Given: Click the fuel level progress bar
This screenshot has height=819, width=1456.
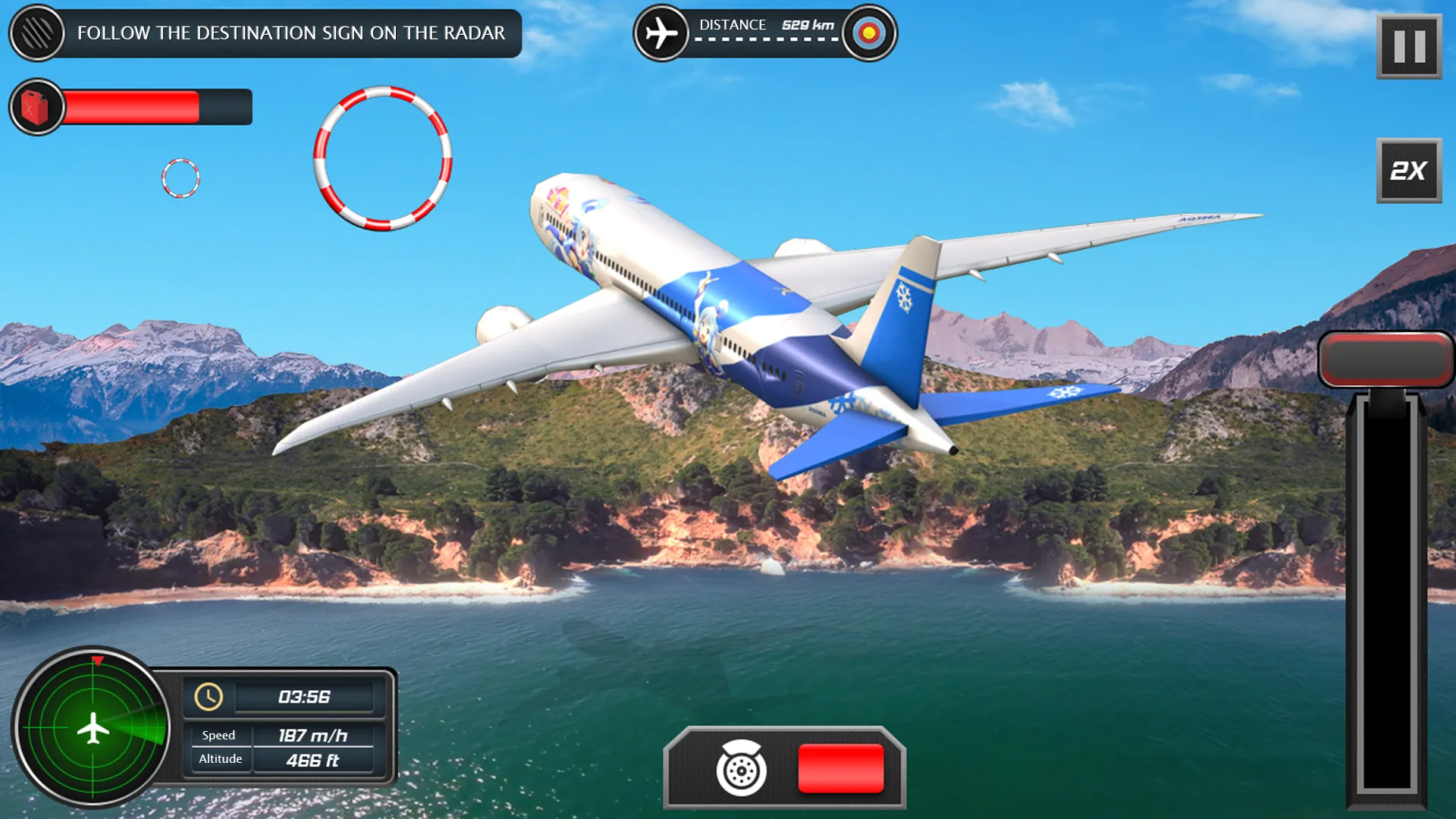Looking at the screenshot, I should [x=152, y=106].
